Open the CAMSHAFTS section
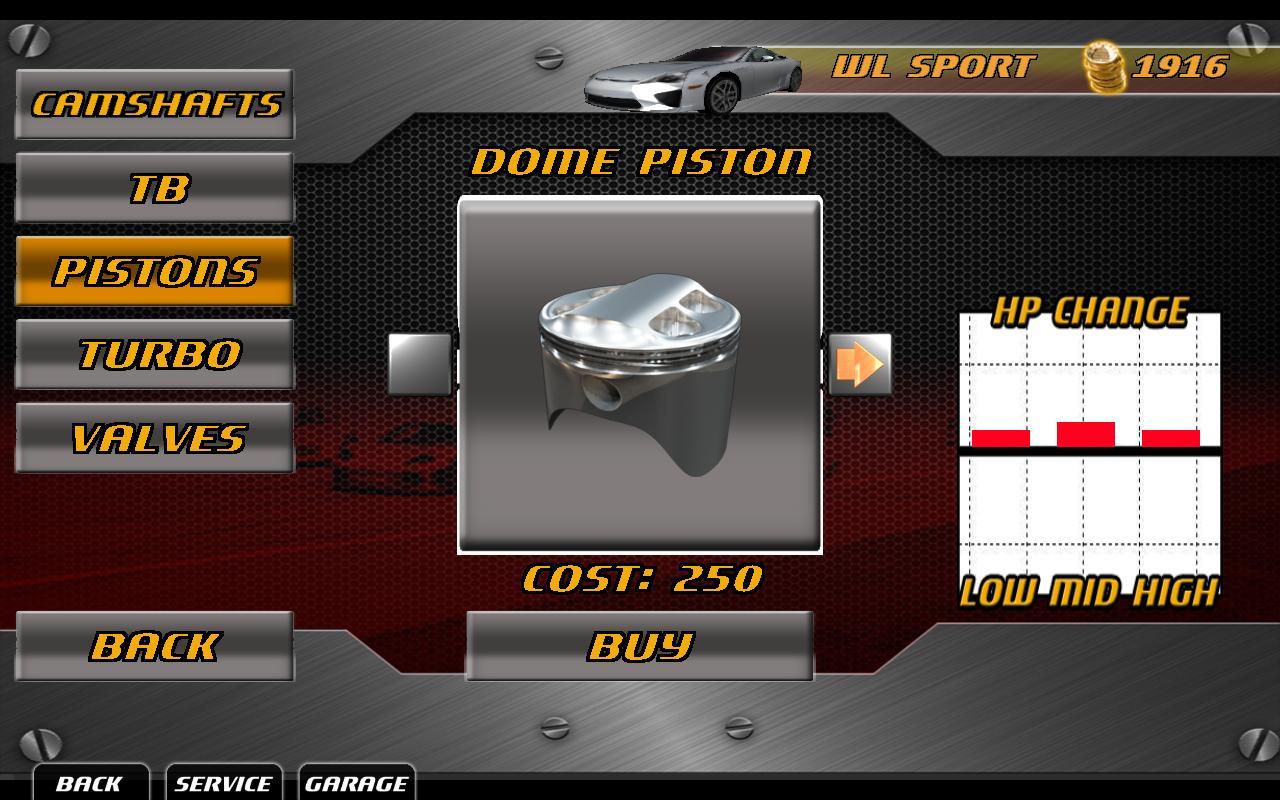Screen dimensions: 1280x800 point(154,102)
